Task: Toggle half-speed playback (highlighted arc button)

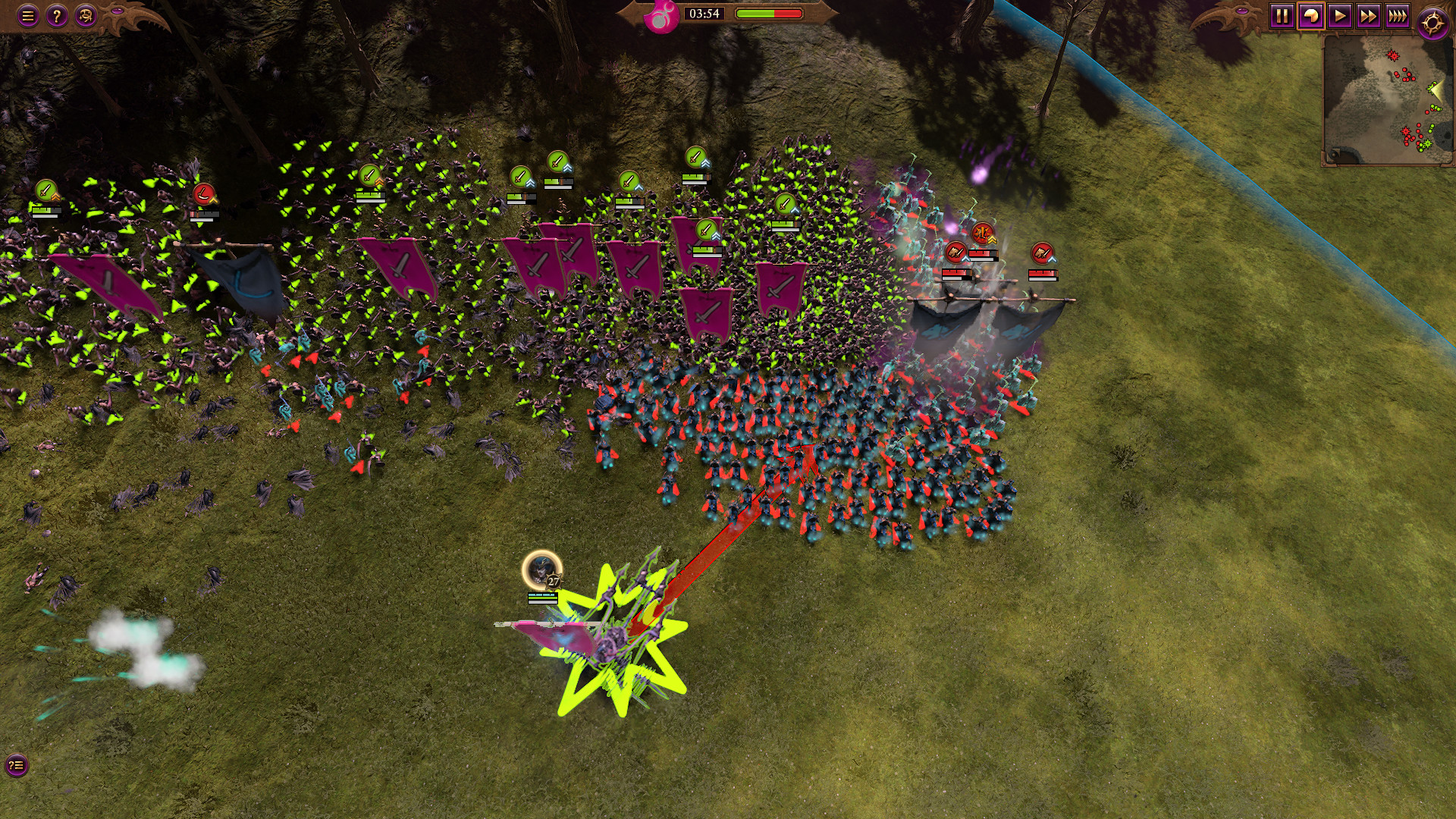Action: pyautogui.click(x=1310, y=15)
